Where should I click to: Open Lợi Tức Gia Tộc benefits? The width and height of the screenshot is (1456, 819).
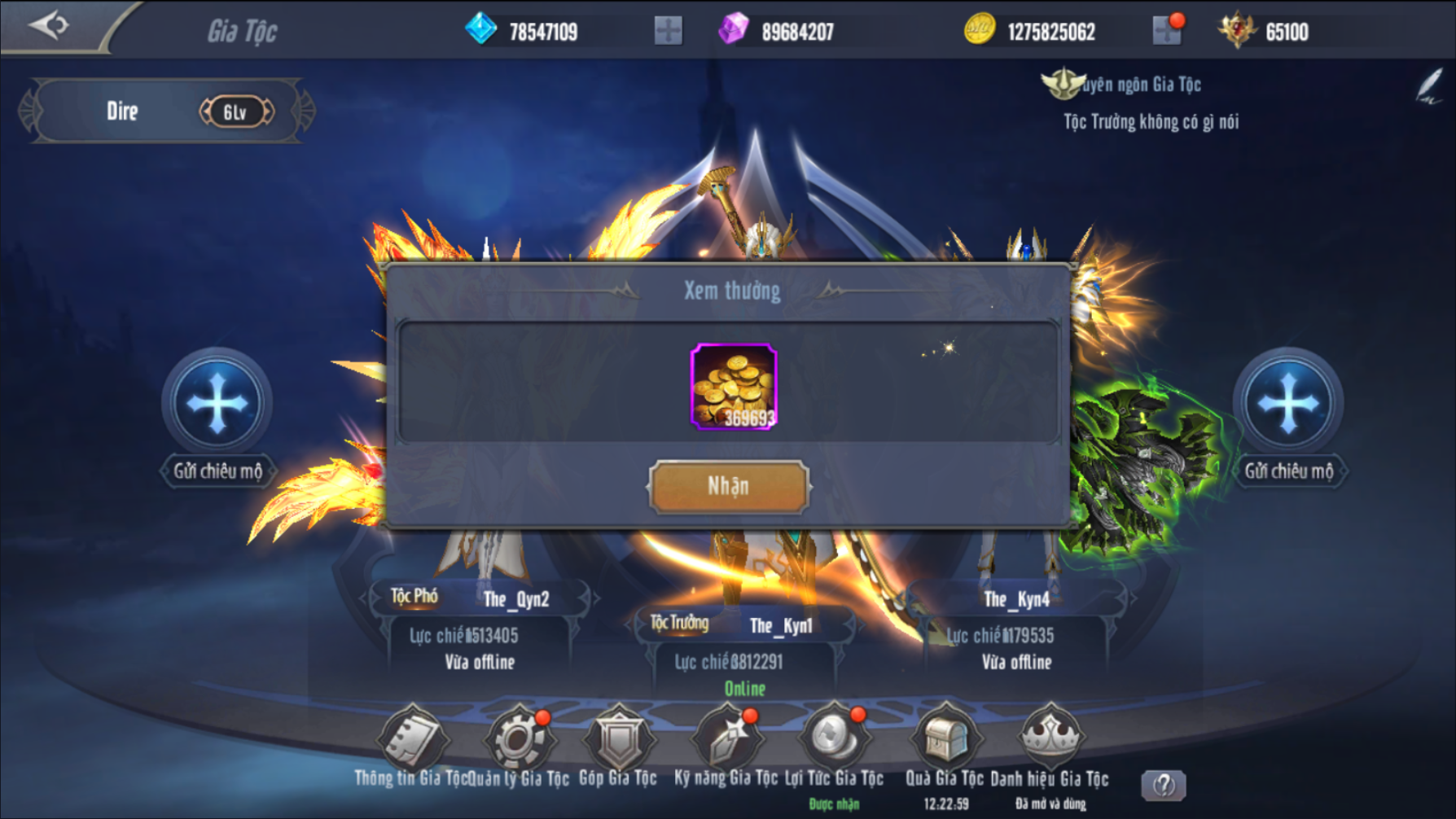pos(834,739)
